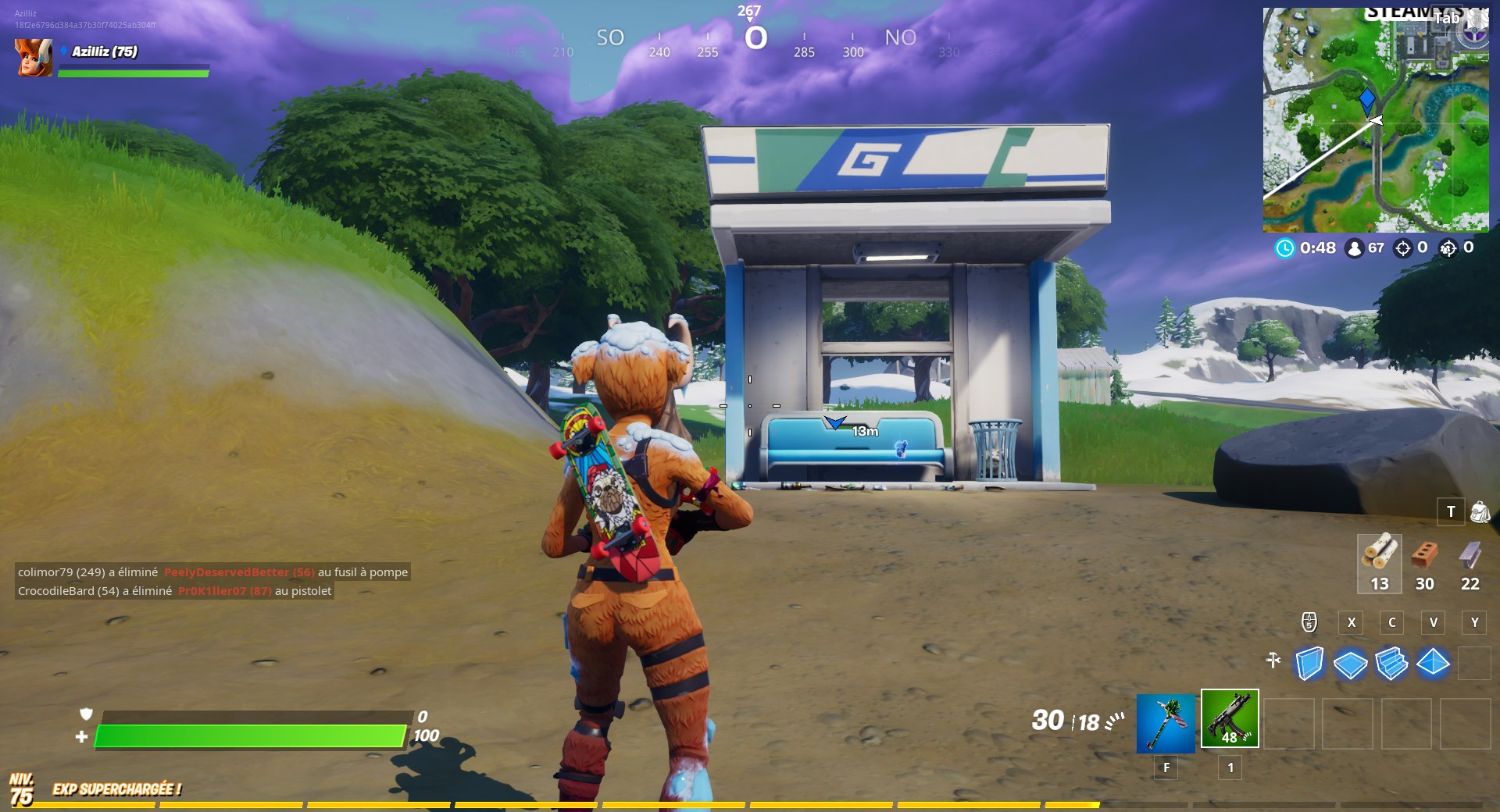Select the pyramid building piece icon

pyautogui.click(x=1433, y=664)
